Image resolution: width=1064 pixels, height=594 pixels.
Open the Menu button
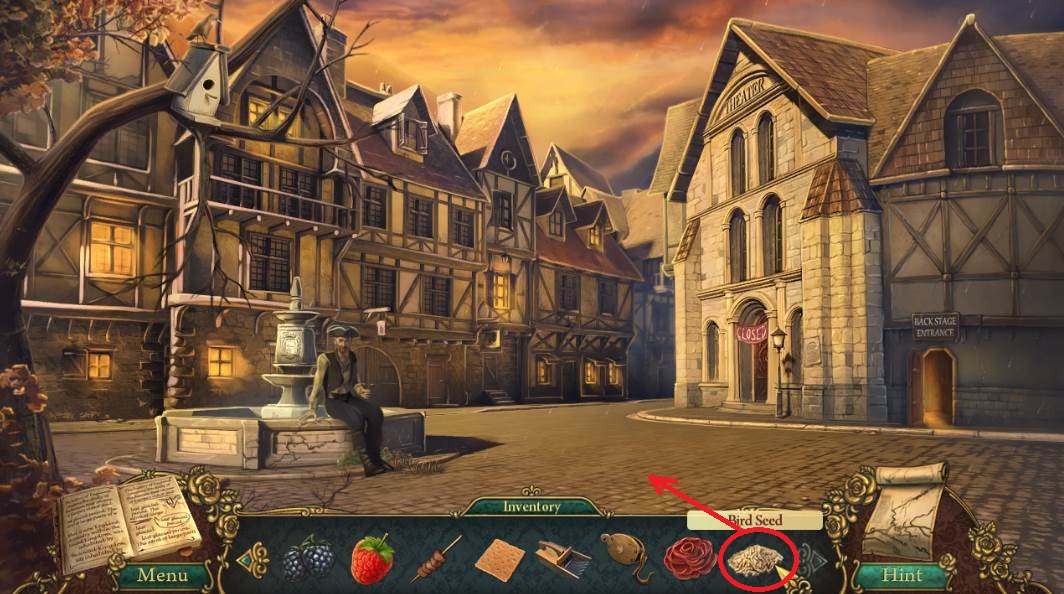(162, 575)
